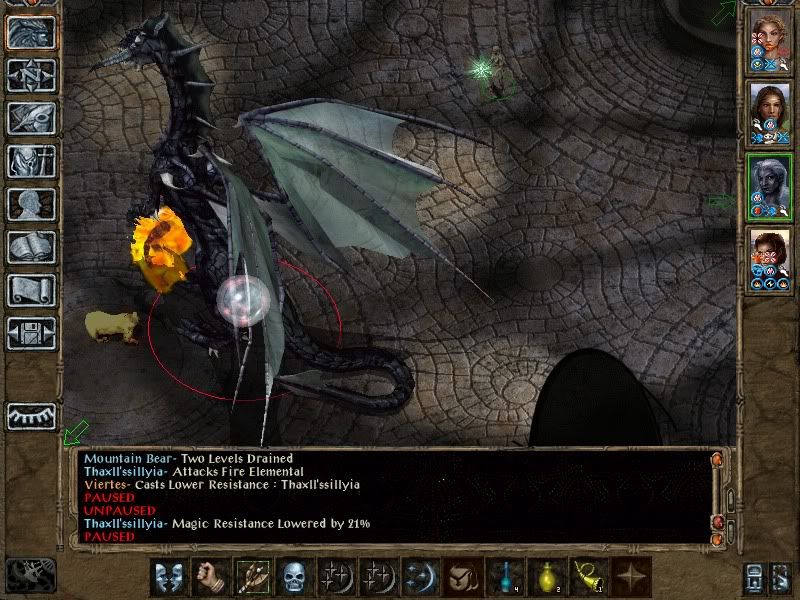Open the save and options disk button
The image size is (800, 600).
click(x=31, y=333)
